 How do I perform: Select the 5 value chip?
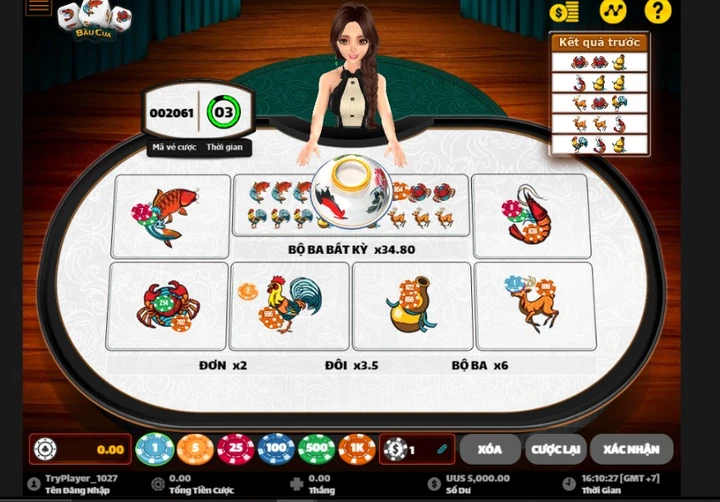tap(195, 449)
